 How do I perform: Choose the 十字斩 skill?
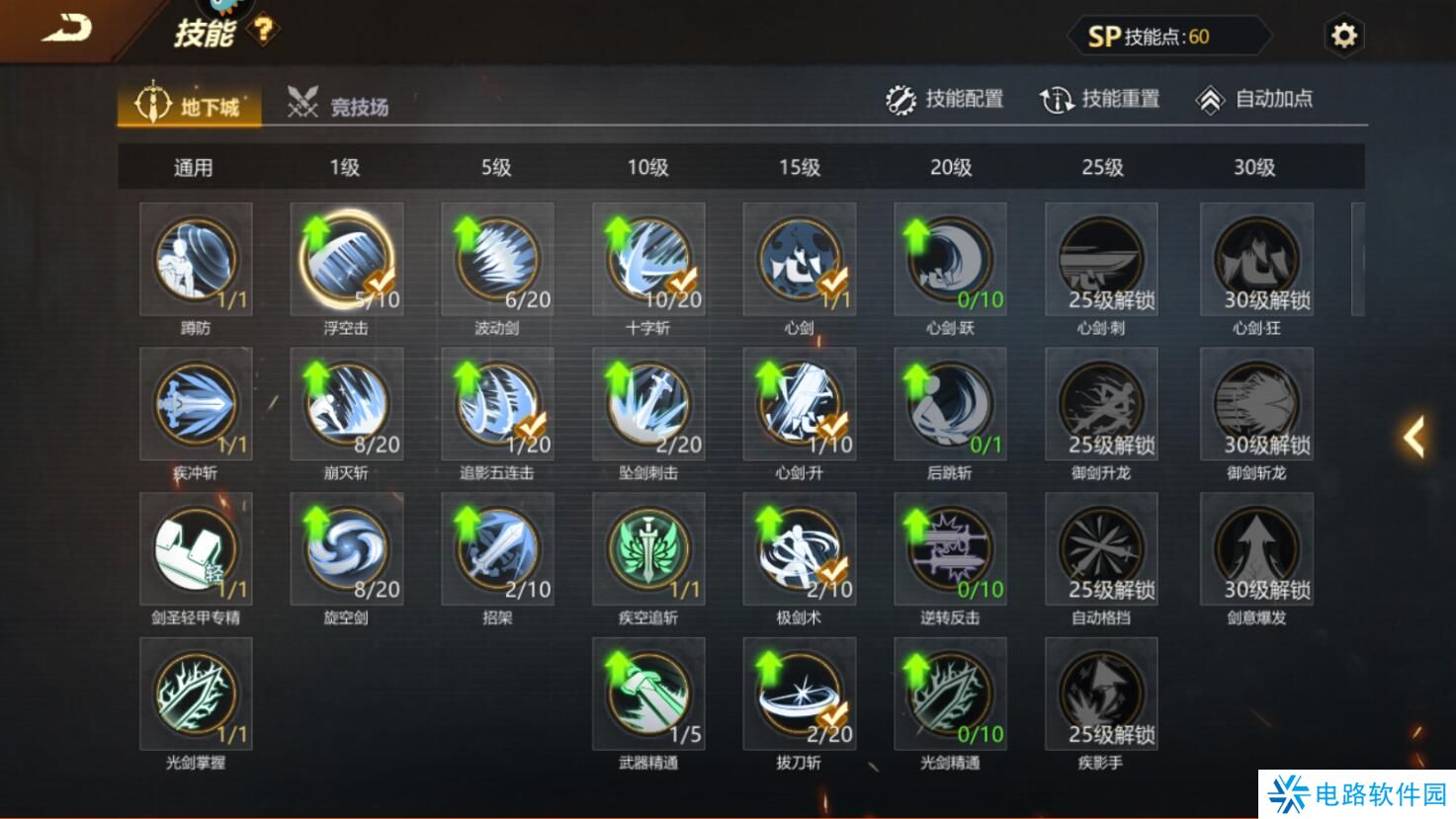(x=648, y=259)
